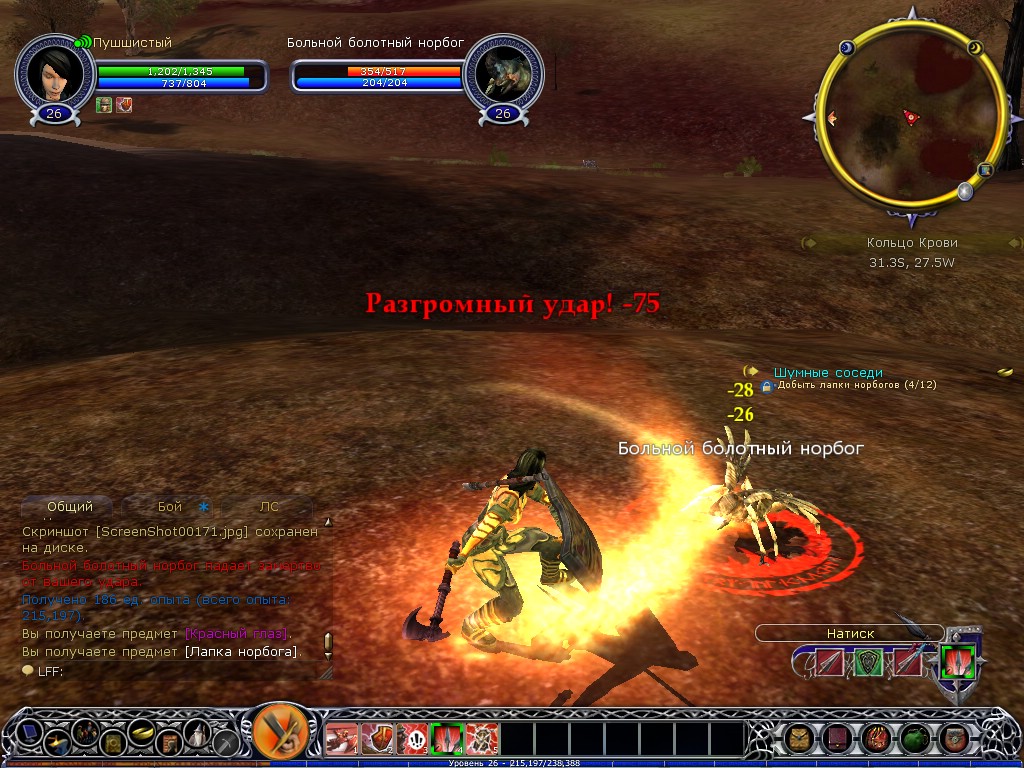Open the [Лапка норбога] item link in chat
Viewport: 1024px width, 768px height.
click(240, 652)
